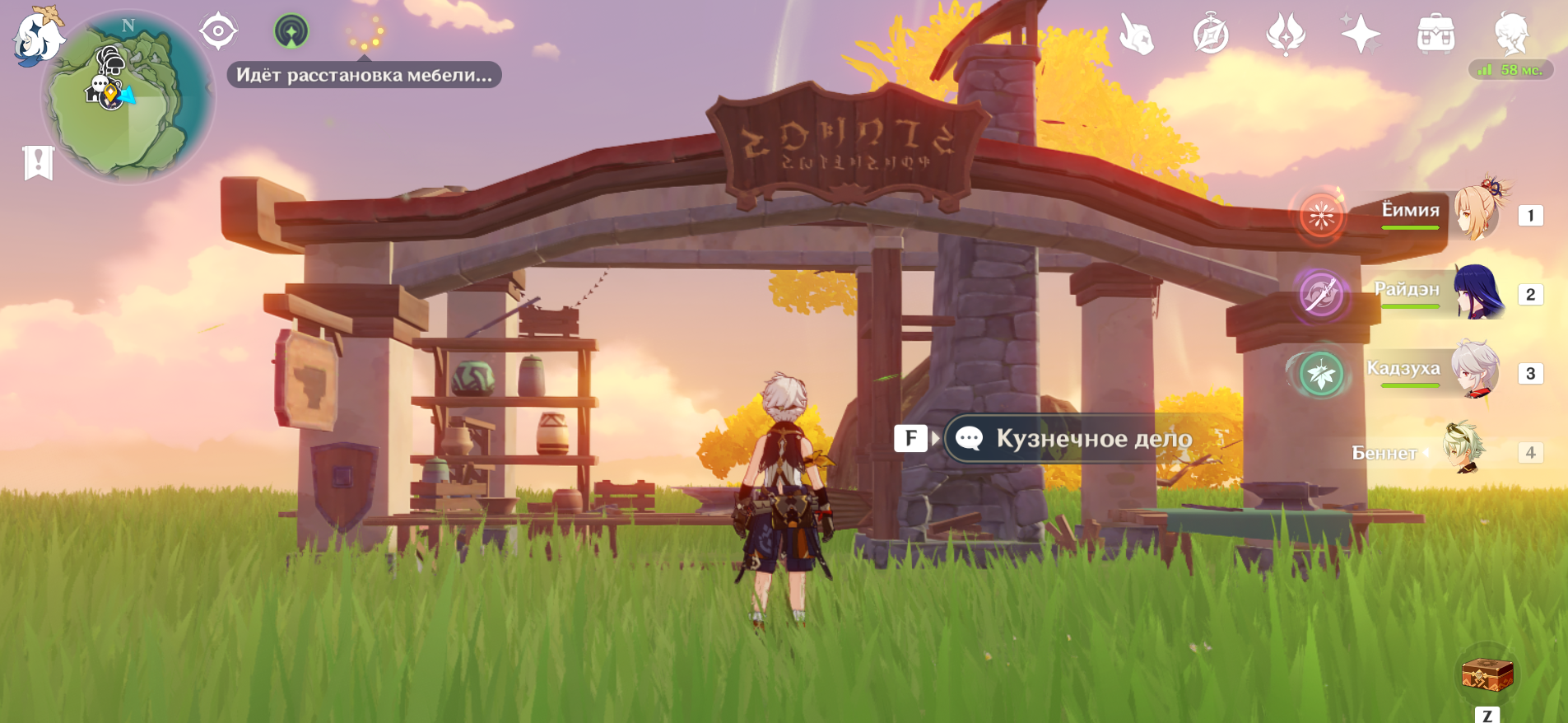This screenshot has height=723, width=1568.
Task: Open the circular minimap
Action: 128,99
